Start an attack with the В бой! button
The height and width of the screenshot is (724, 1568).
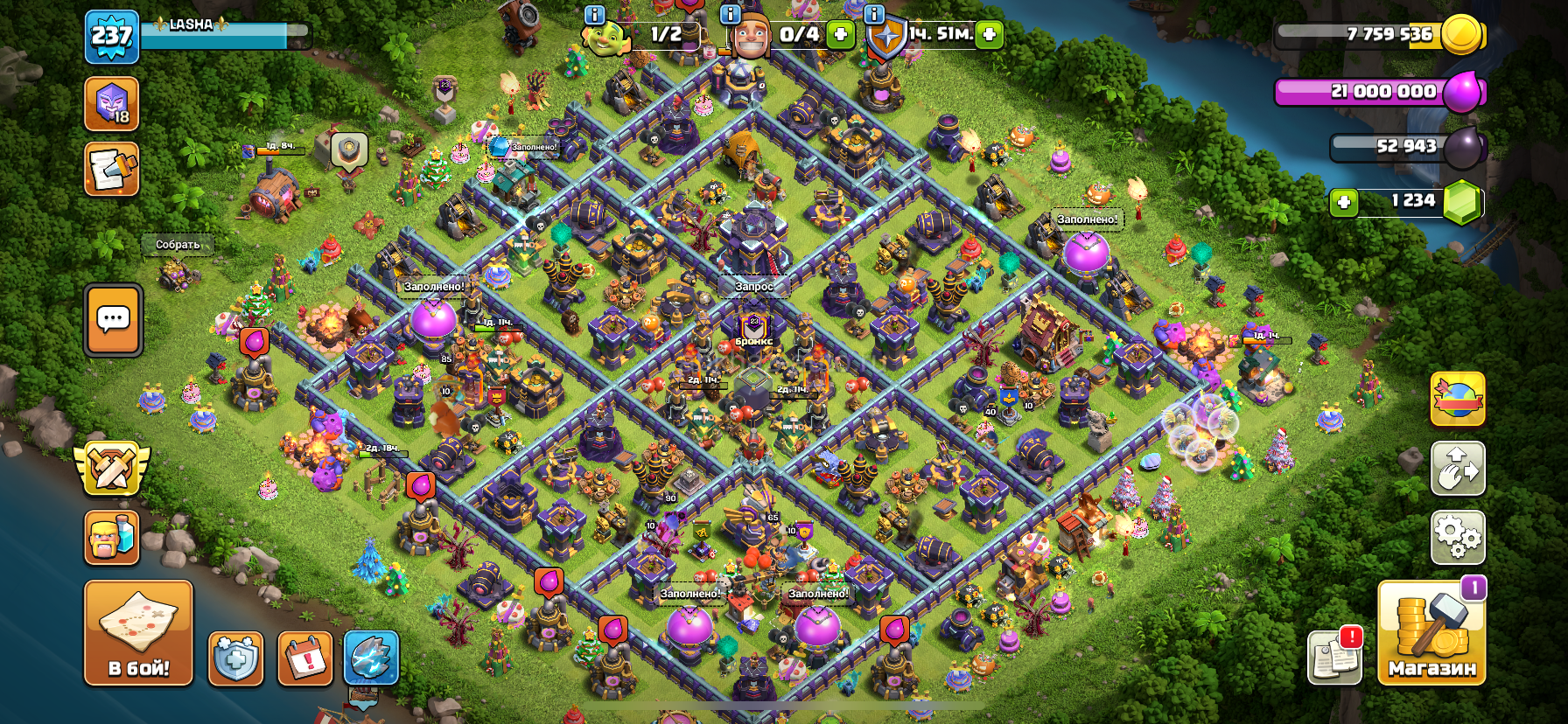pyautogui.click(x=138, y=632)
